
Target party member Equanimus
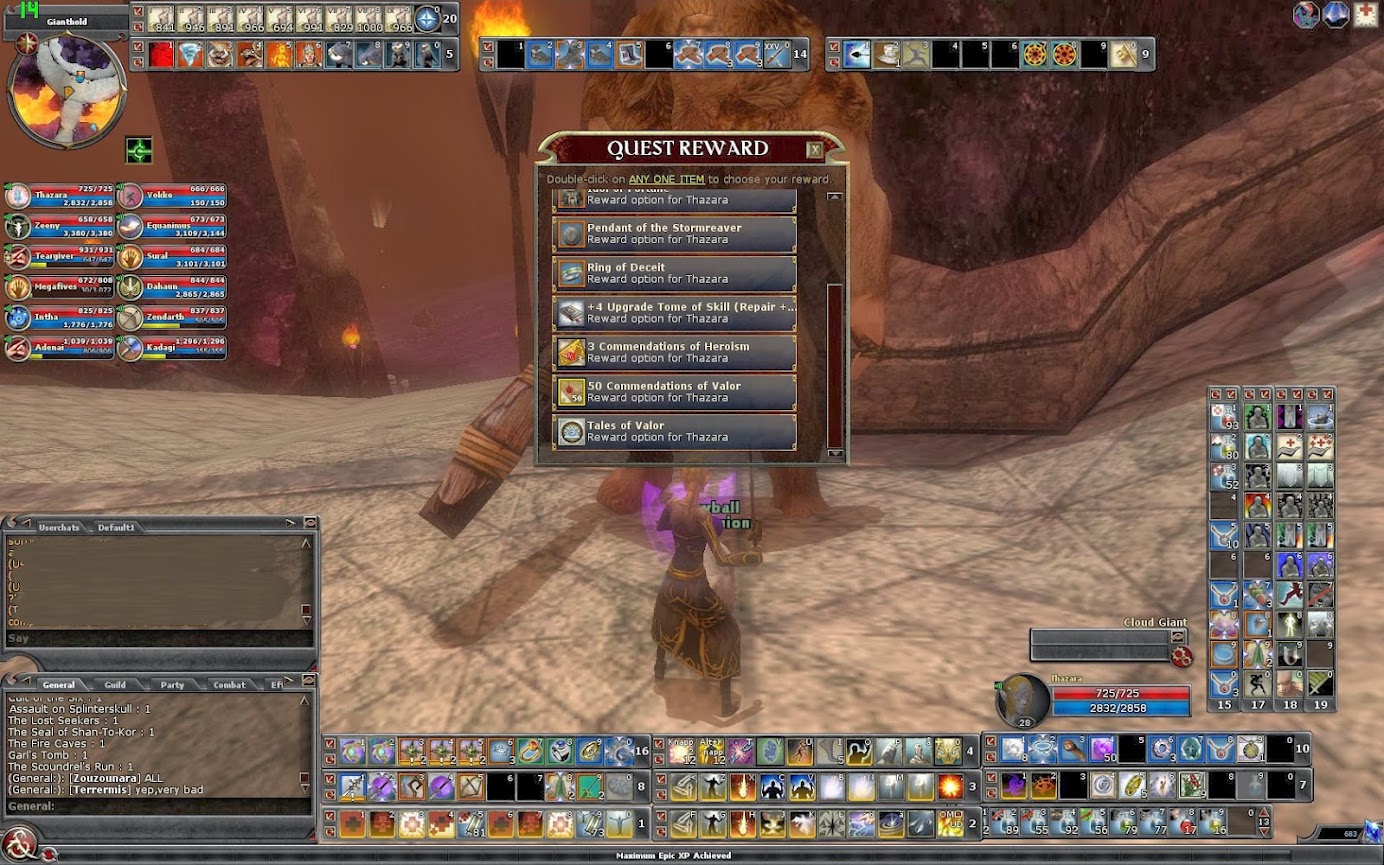pos(172,226)
